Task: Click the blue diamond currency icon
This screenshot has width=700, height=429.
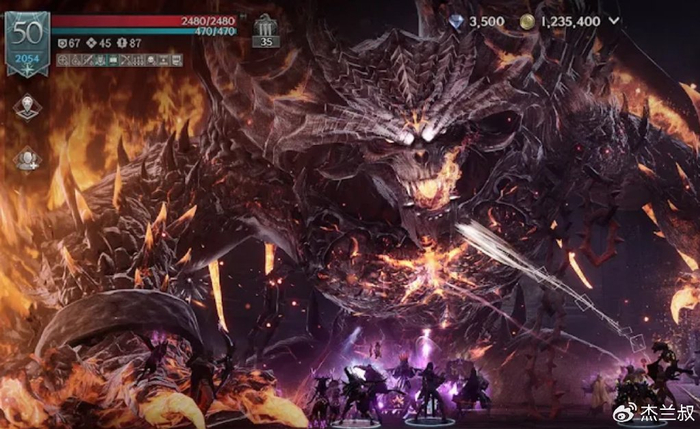Action: (457, 20)
